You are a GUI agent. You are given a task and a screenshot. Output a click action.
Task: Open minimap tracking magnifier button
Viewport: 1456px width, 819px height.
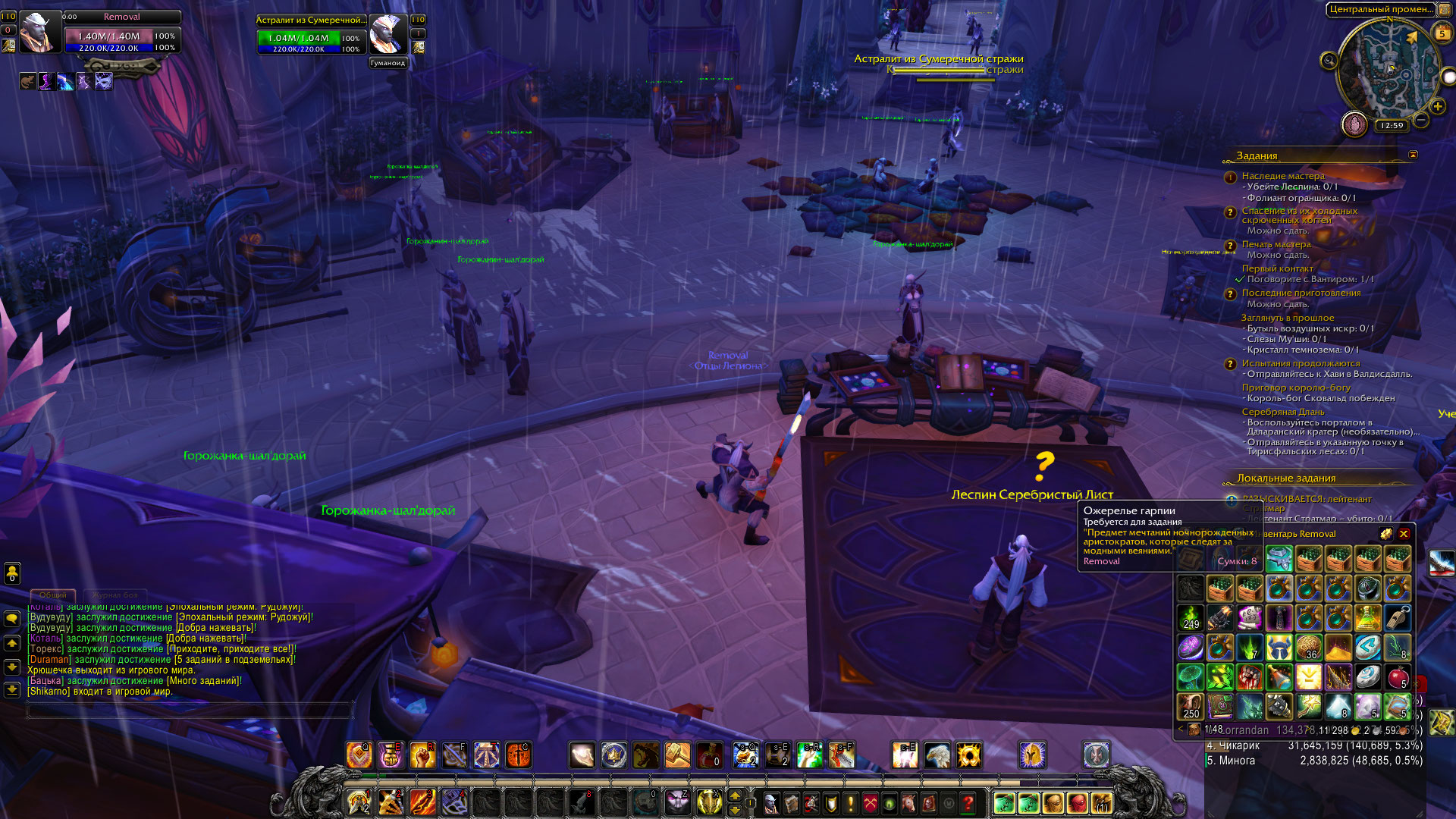tap(1329, 61)
